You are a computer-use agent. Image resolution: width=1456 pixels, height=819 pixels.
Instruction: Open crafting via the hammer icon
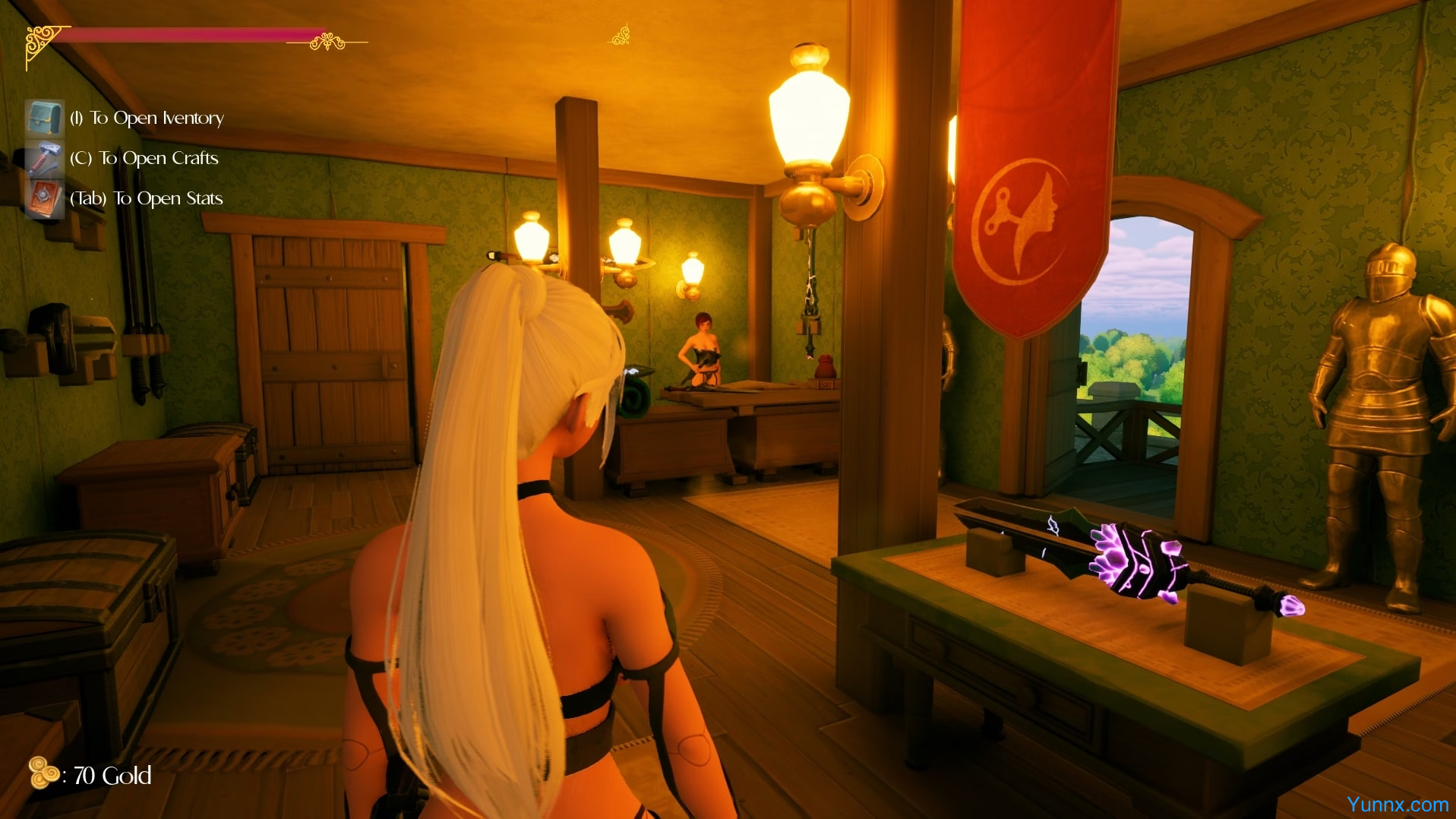[x=45, y=158]
